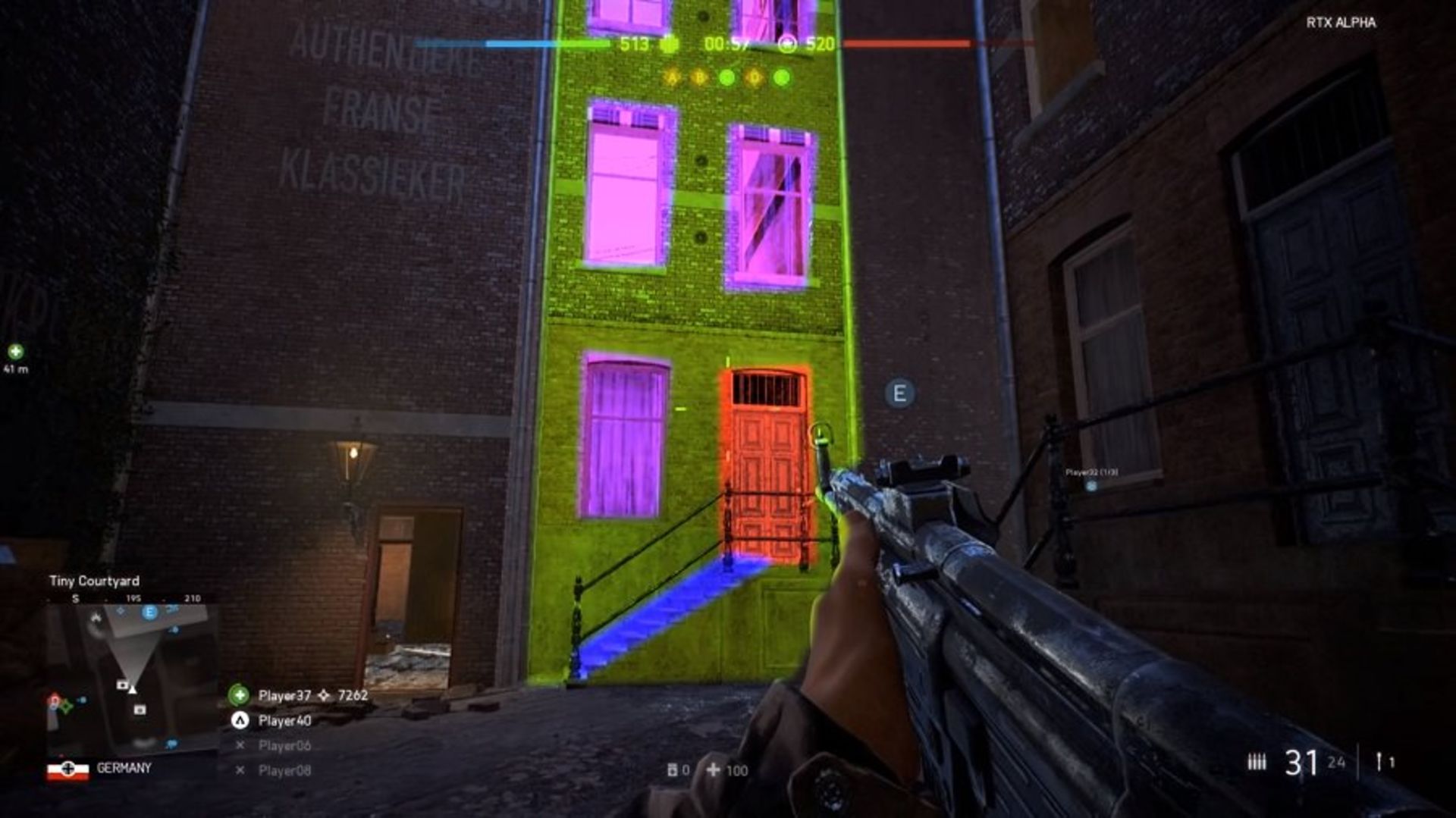Click the fire-mode indicator beside ammo

(1257, 761)
